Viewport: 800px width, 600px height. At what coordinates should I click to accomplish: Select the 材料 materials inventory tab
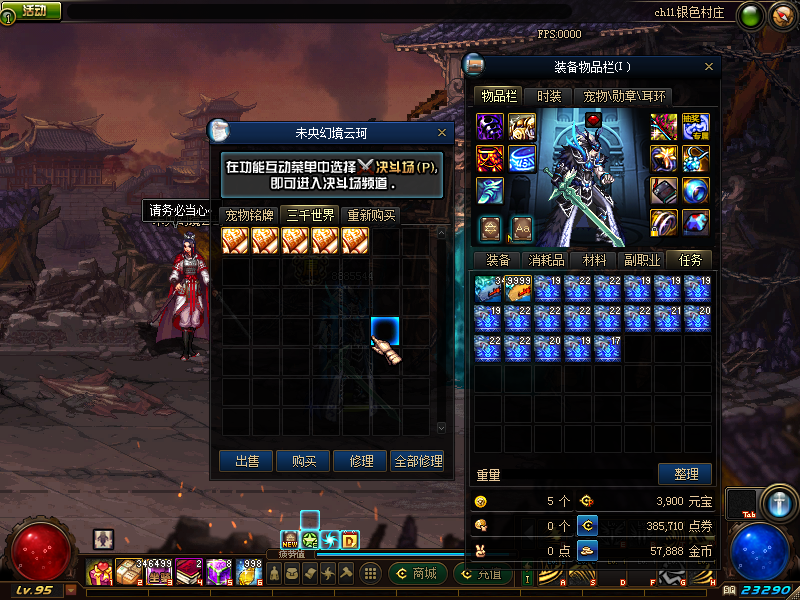pos(594,260)
